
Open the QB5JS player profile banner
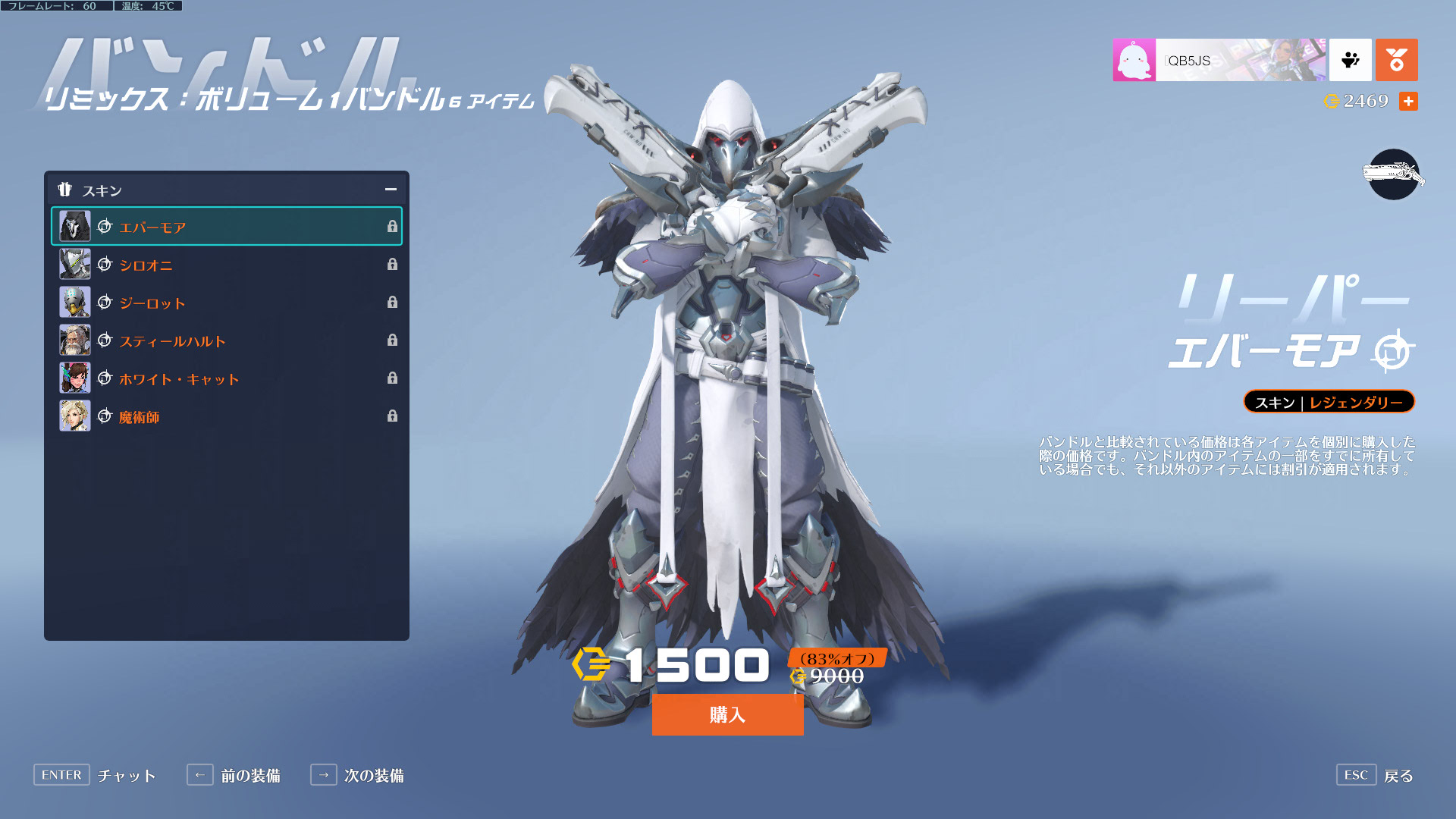[x=1219, y=60]
